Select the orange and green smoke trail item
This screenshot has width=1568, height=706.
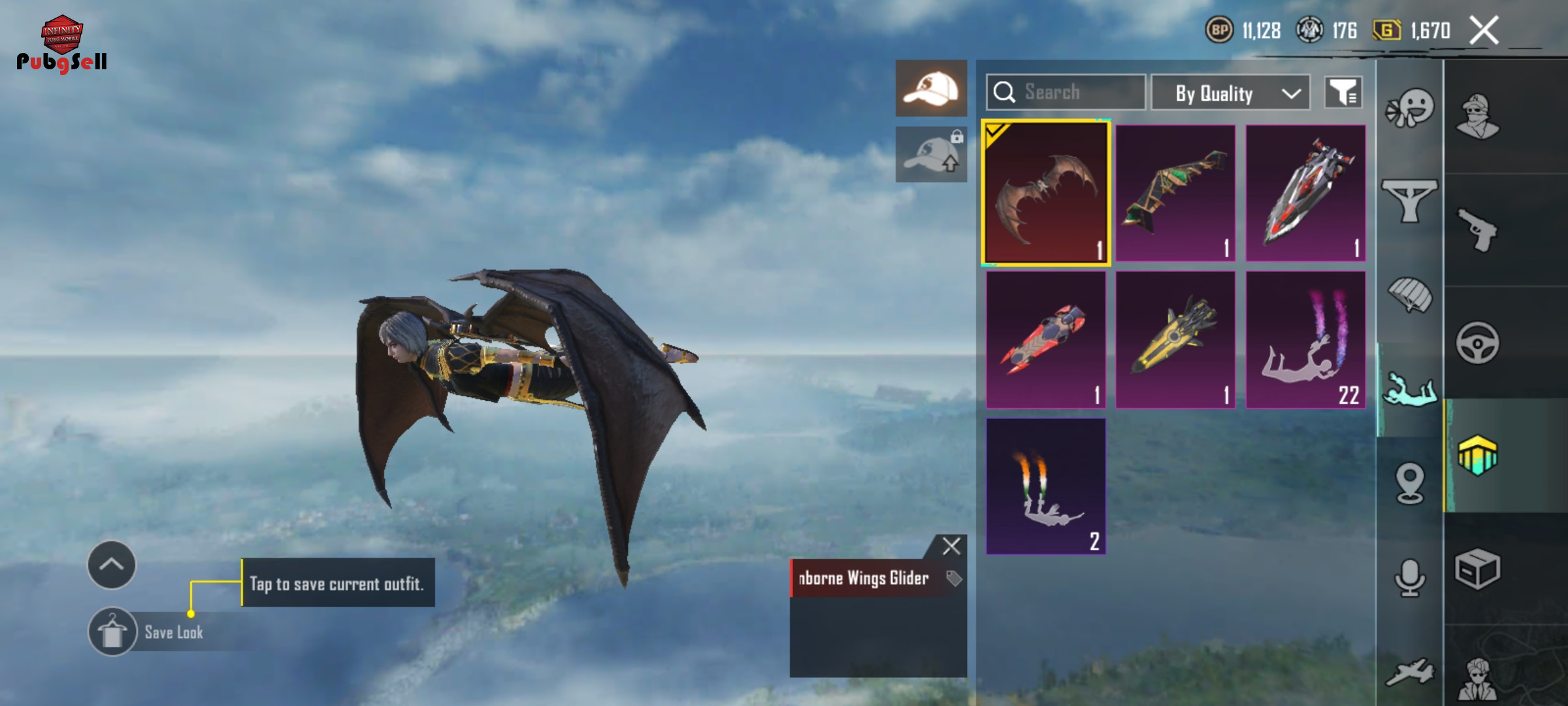click(x=1045, y=486)
